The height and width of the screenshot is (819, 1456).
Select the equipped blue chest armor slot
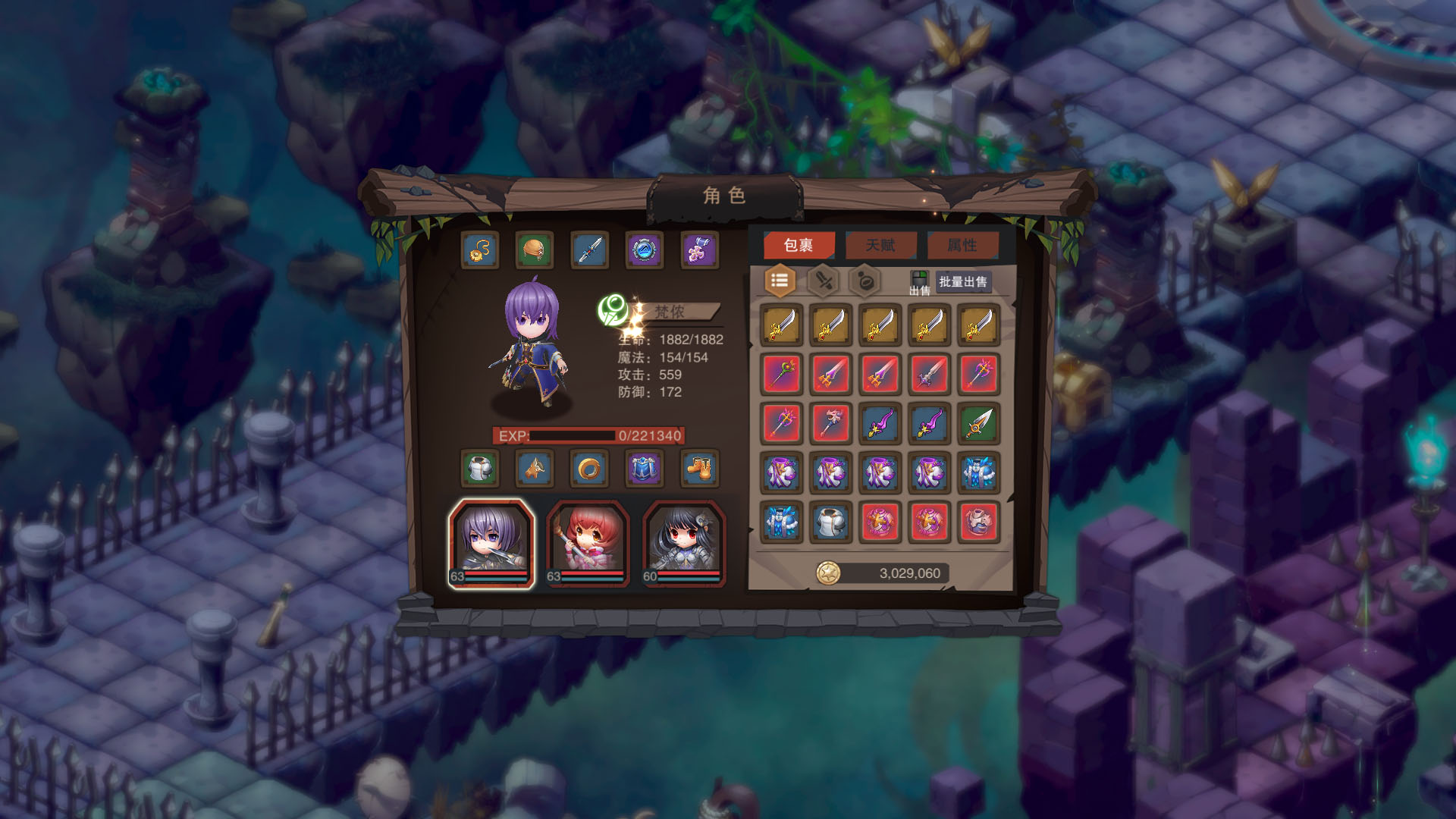click(x=643, y=469)
